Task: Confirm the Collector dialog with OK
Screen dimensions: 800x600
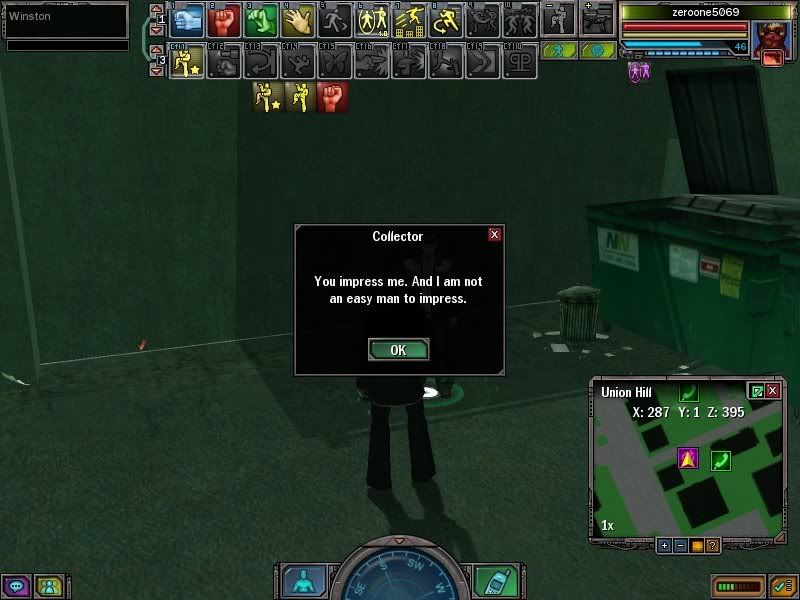Action: point(398,350)
